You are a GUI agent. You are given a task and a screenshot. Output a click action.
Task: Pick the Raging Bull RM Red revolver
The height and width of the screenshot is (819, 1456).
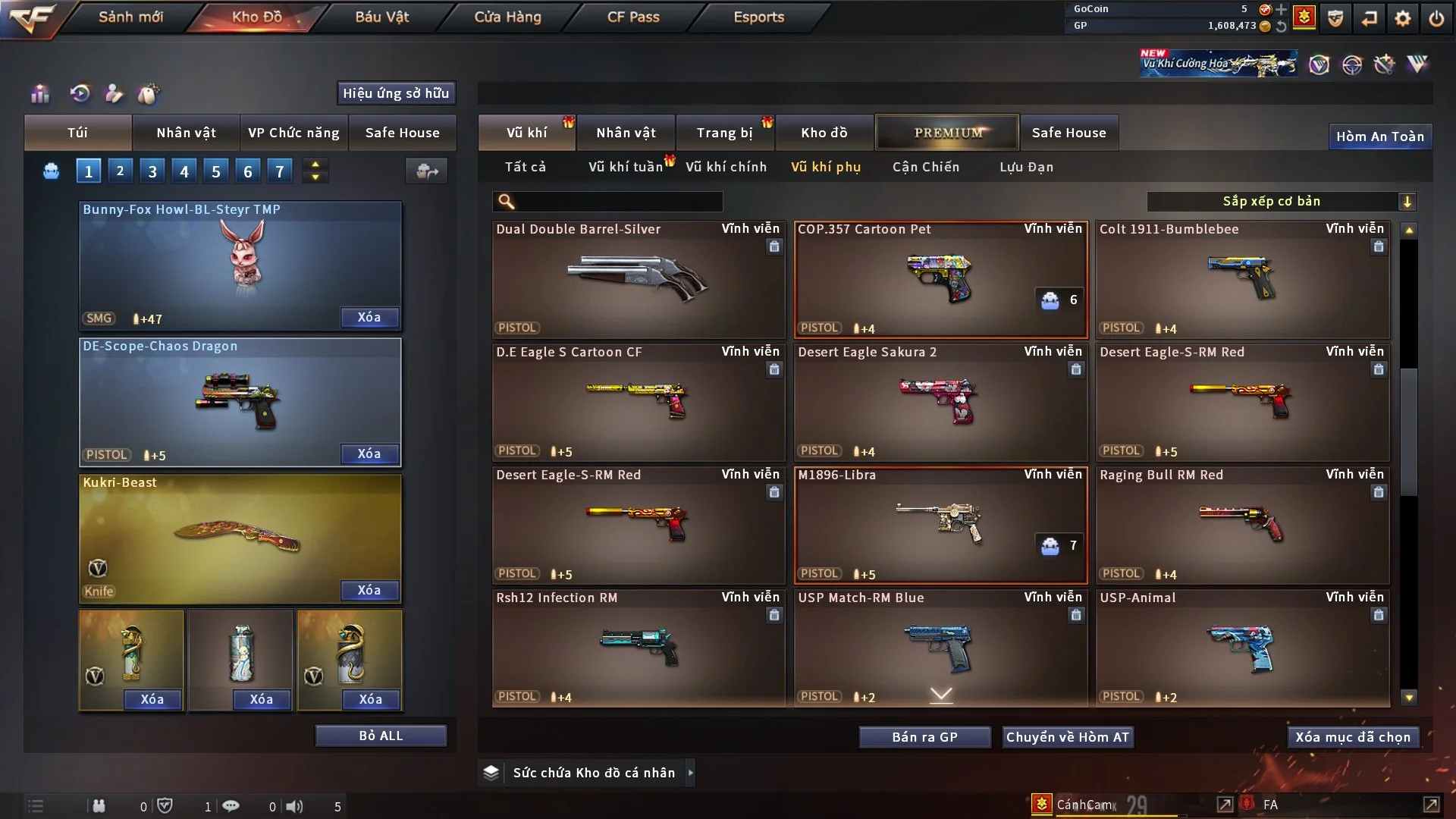point(1242,525)
